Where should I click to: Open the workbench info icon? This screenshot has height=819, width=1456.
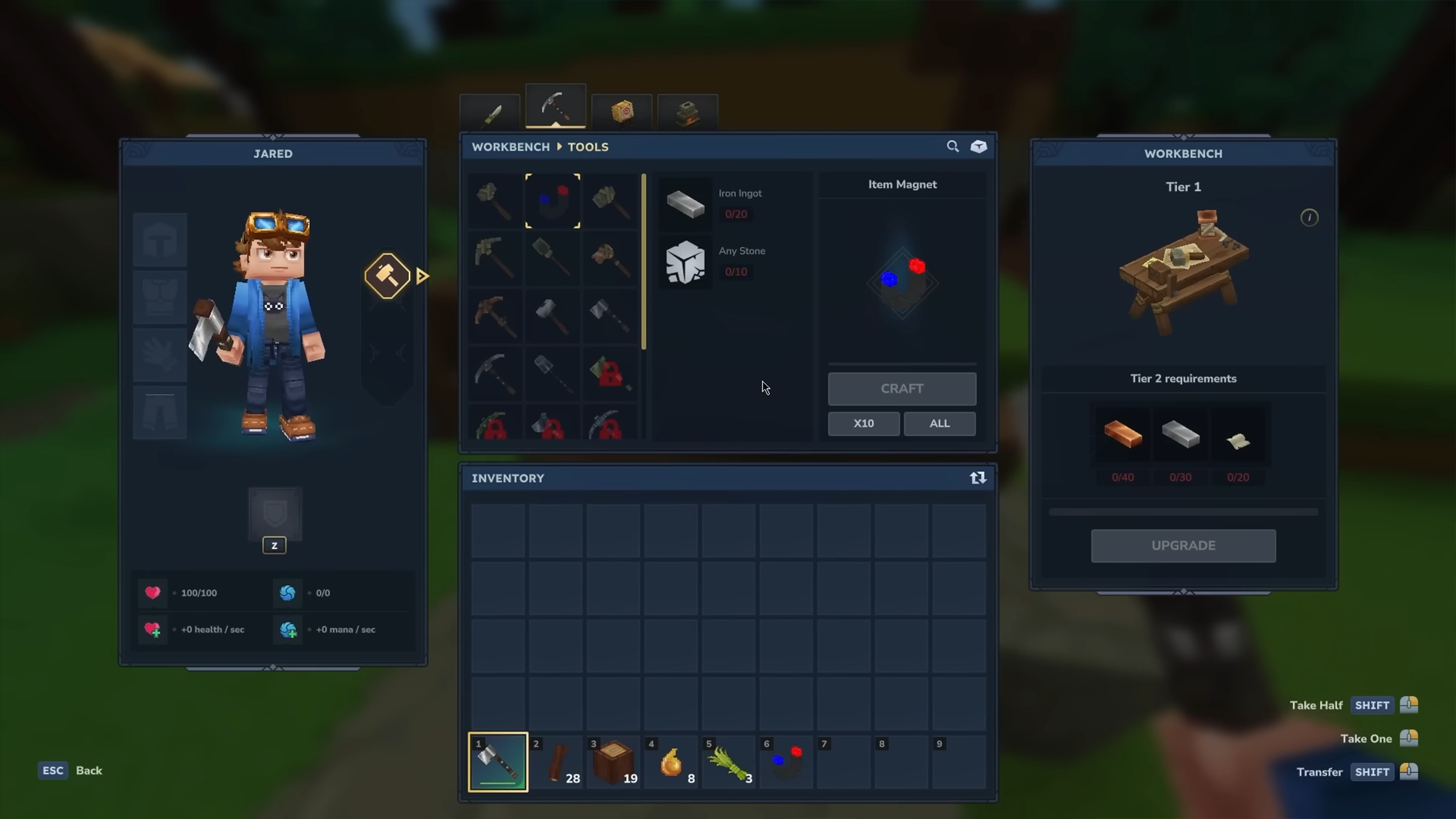click(x=1309, y=218)
